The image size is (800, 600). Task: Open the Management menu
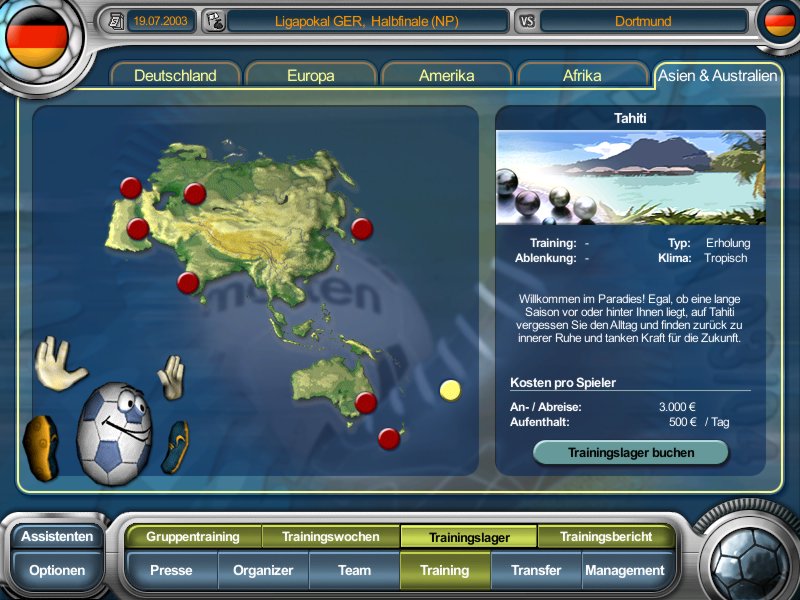pos(625,571)
